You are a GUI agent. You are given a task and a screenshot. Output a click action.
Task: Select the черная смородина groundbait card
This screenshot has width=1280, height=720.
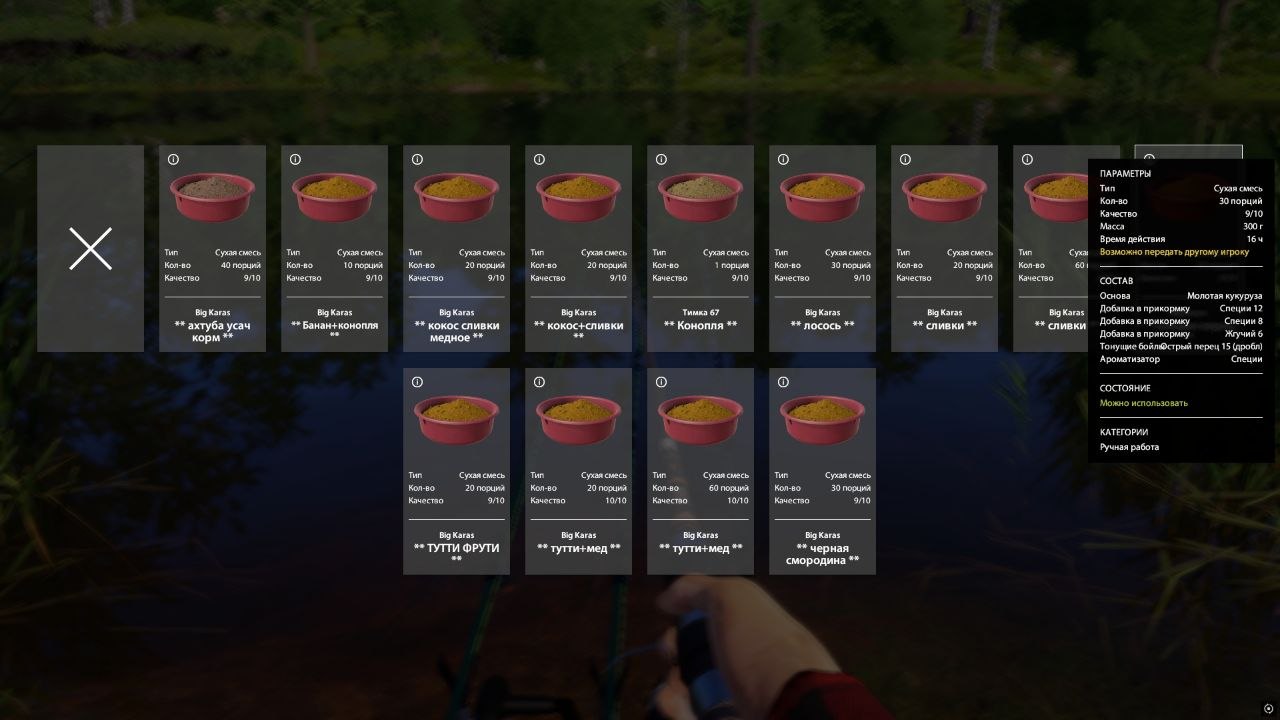click(x=822, y=471)
